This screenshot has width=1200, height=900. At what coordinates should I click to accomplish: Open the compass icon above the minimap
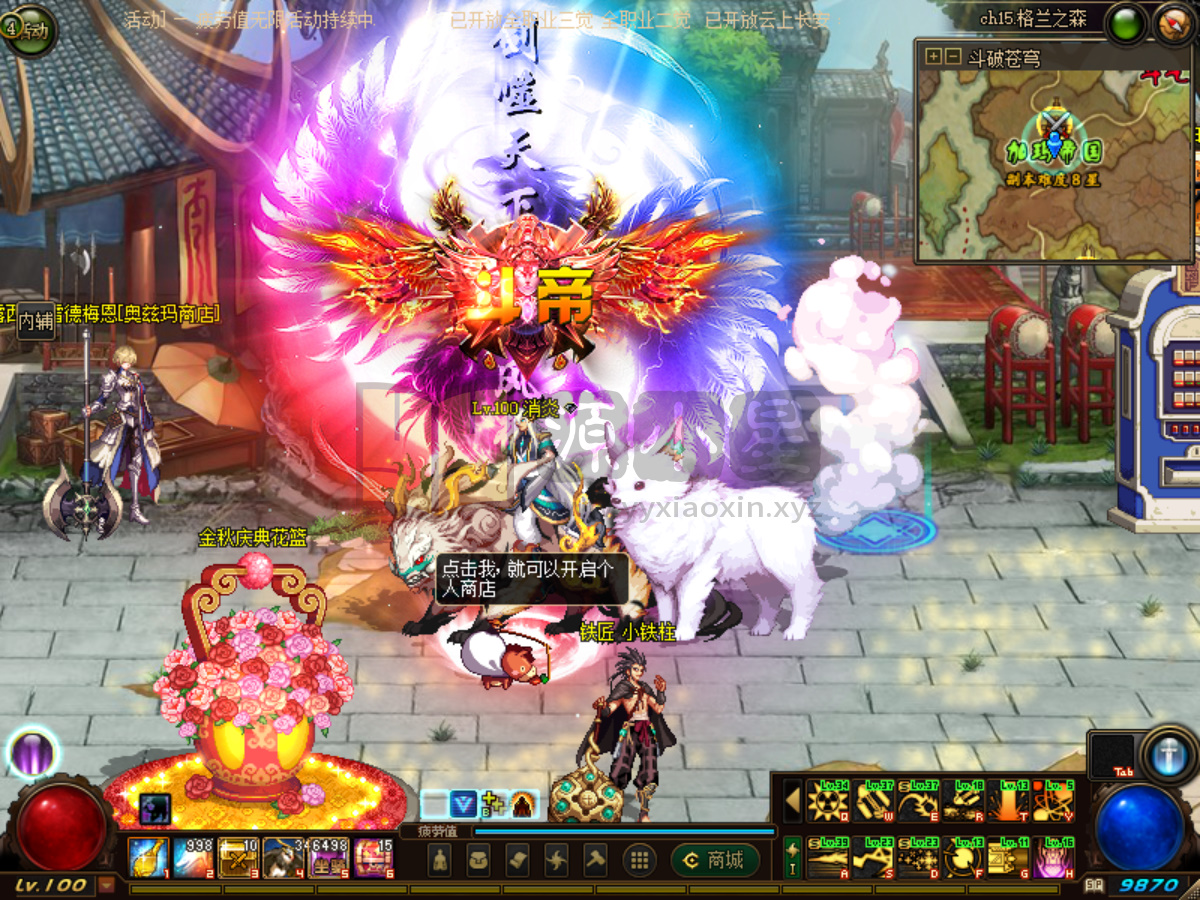point(1172,23)
